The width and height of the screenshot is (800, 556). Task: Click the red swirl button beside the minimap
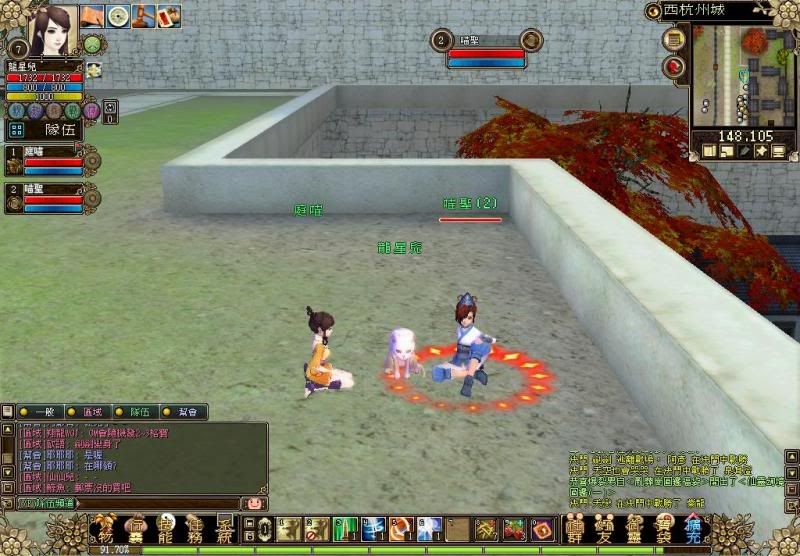tap(674, 67)
